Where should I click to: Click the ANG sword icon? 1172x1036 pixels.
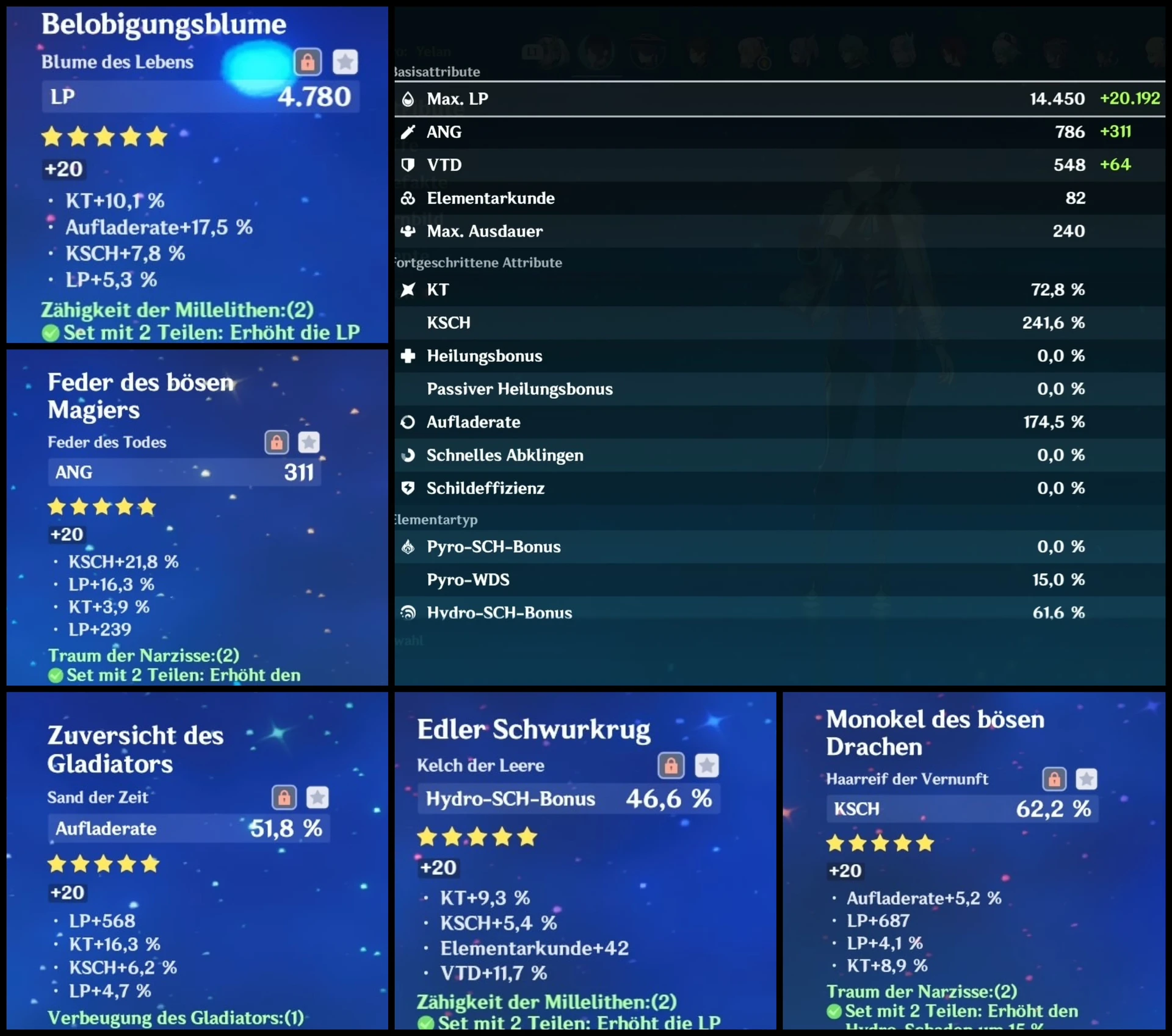[x=408, y=132]
